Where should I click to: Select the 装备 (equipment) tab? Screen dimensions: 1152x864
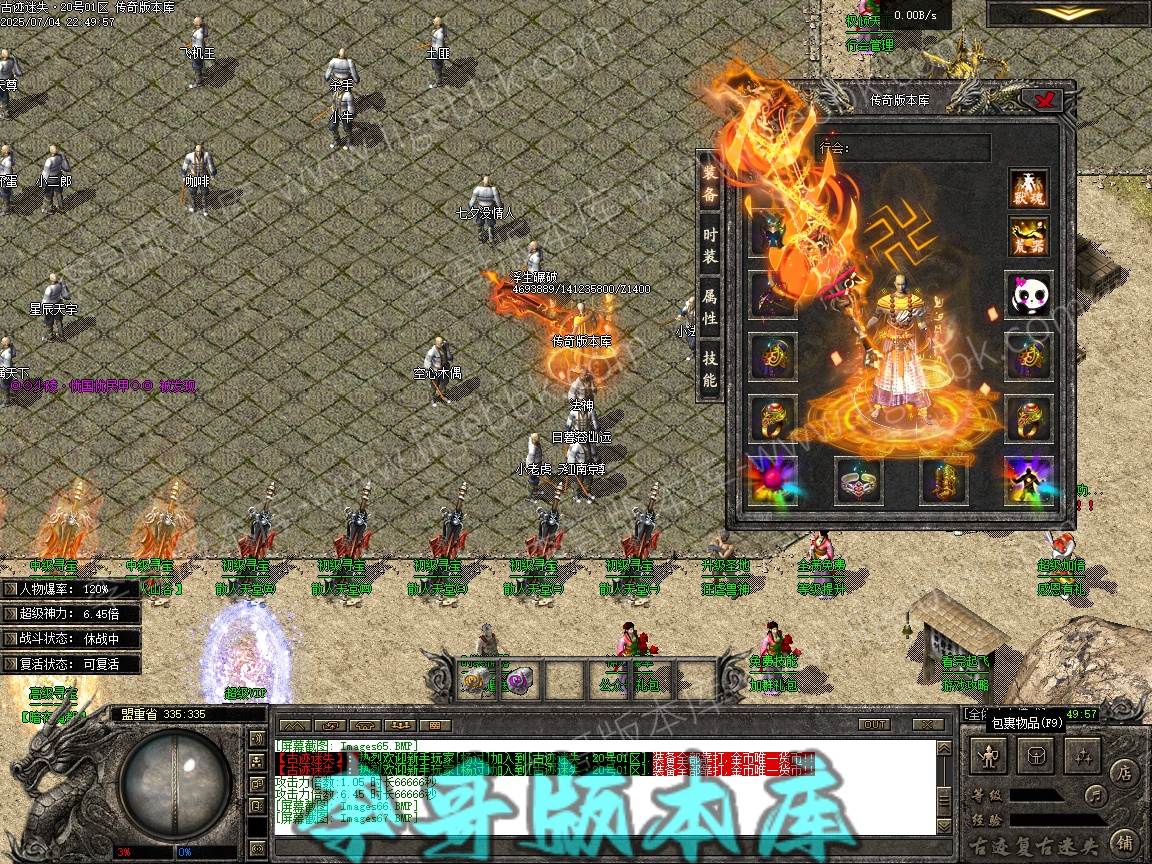[x=710, y=183]
